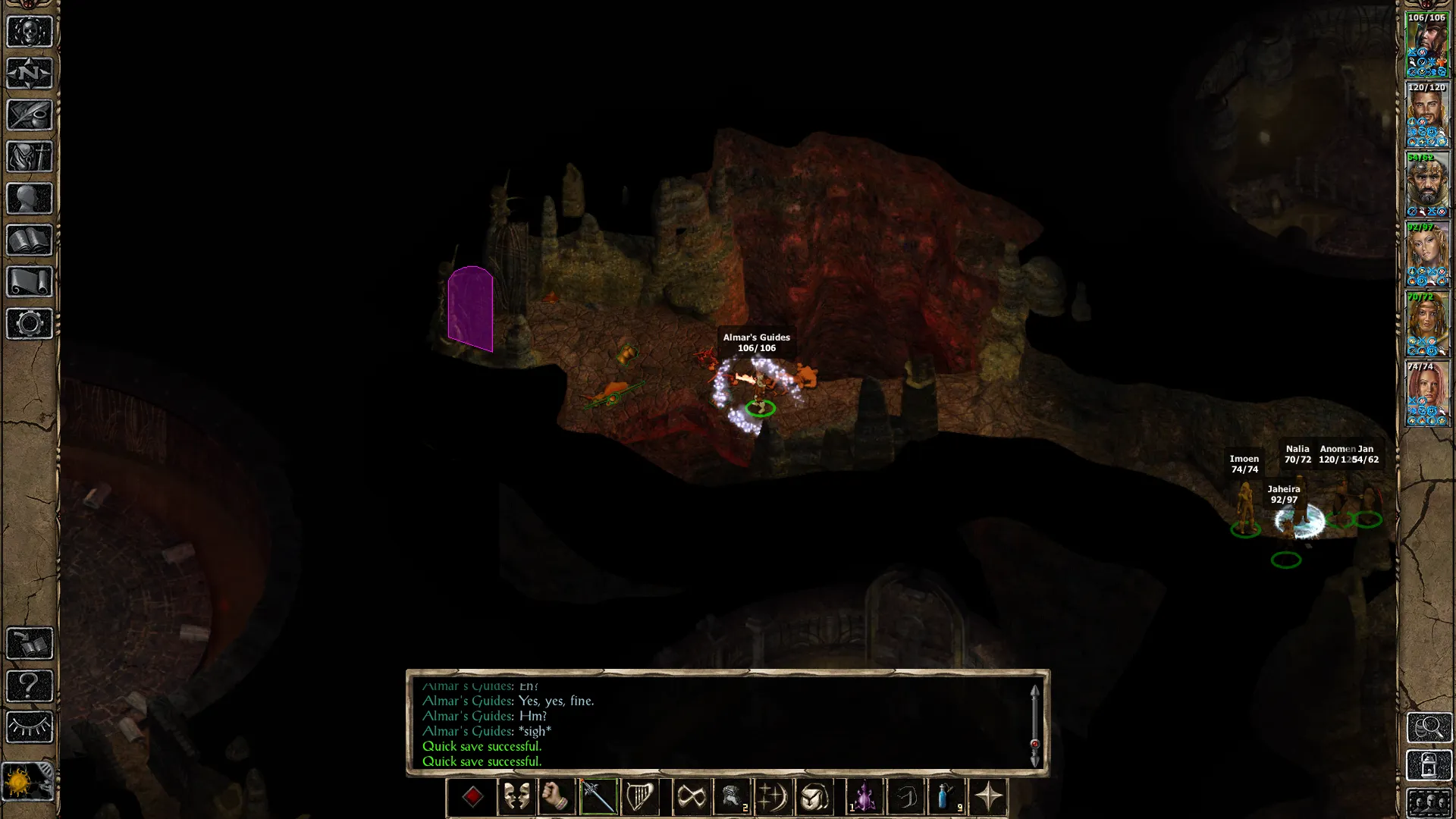The height and width of the screenshot is (819, 1456).
Task: Open the journal quill and inkwell button
Action: (x=30, y=115)
